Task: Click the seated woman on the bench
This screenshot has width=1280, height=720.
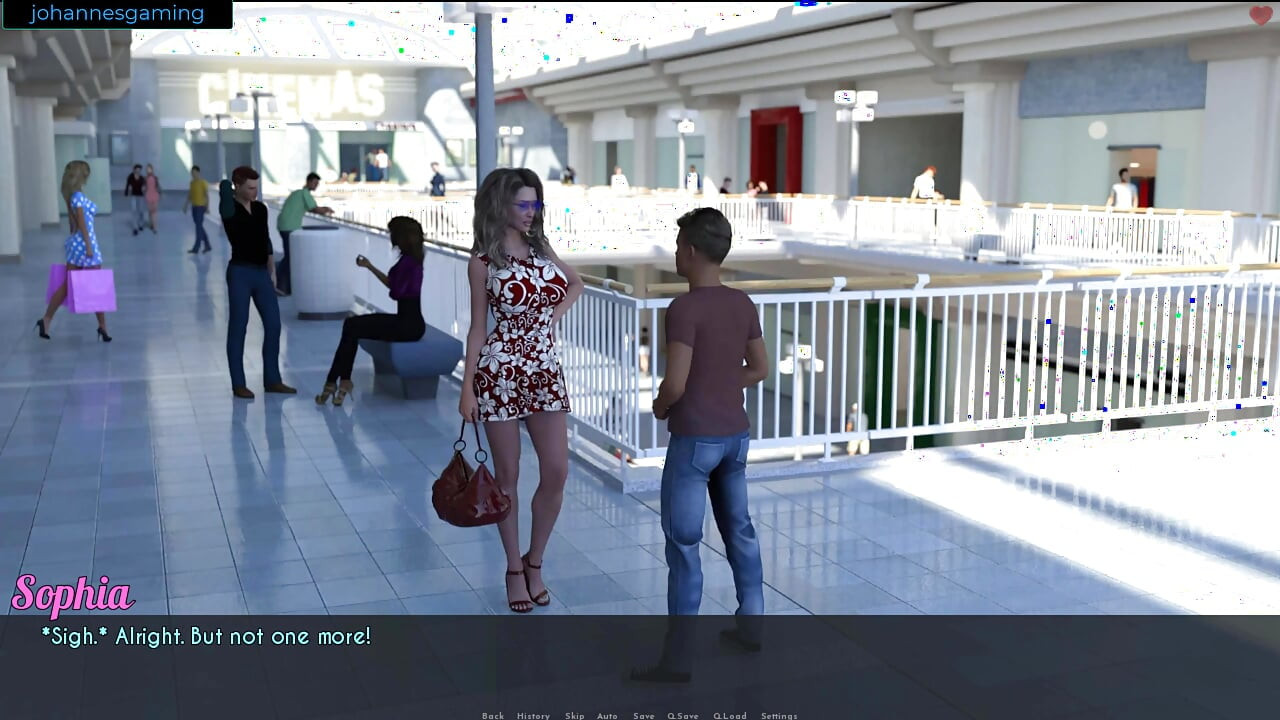Action: pyautogui.click(x=395, y=290)
